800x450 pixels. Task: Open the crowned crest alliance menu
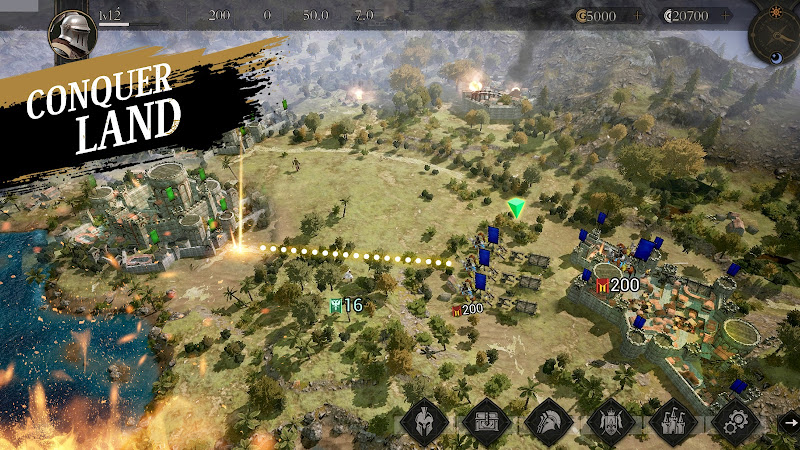[610, 422]
